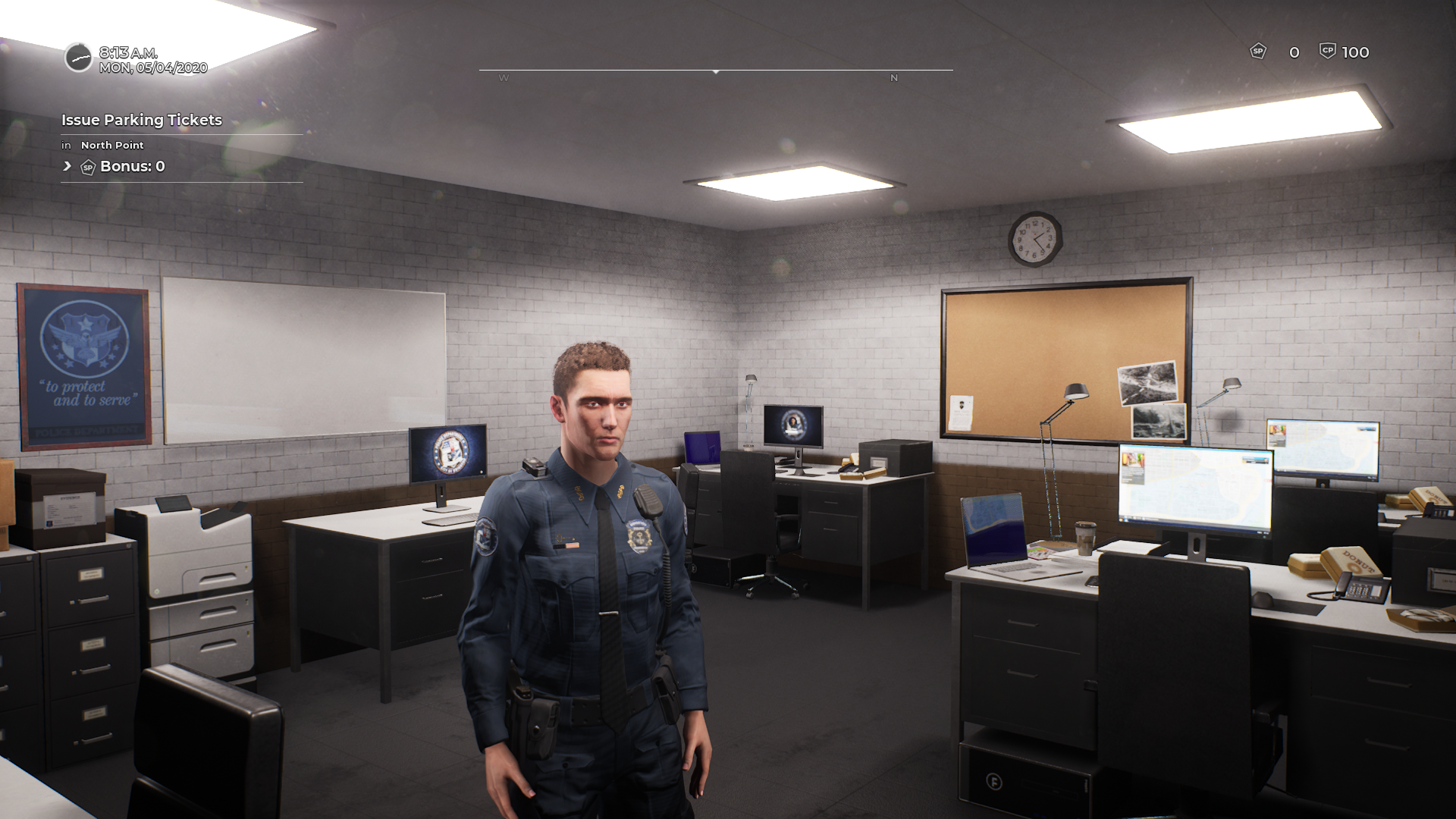Image resolution: width=1456 pixels, height=819 pixels.
Task: Select the Issue Parking Tickets objective
Action: coord(142,120)
